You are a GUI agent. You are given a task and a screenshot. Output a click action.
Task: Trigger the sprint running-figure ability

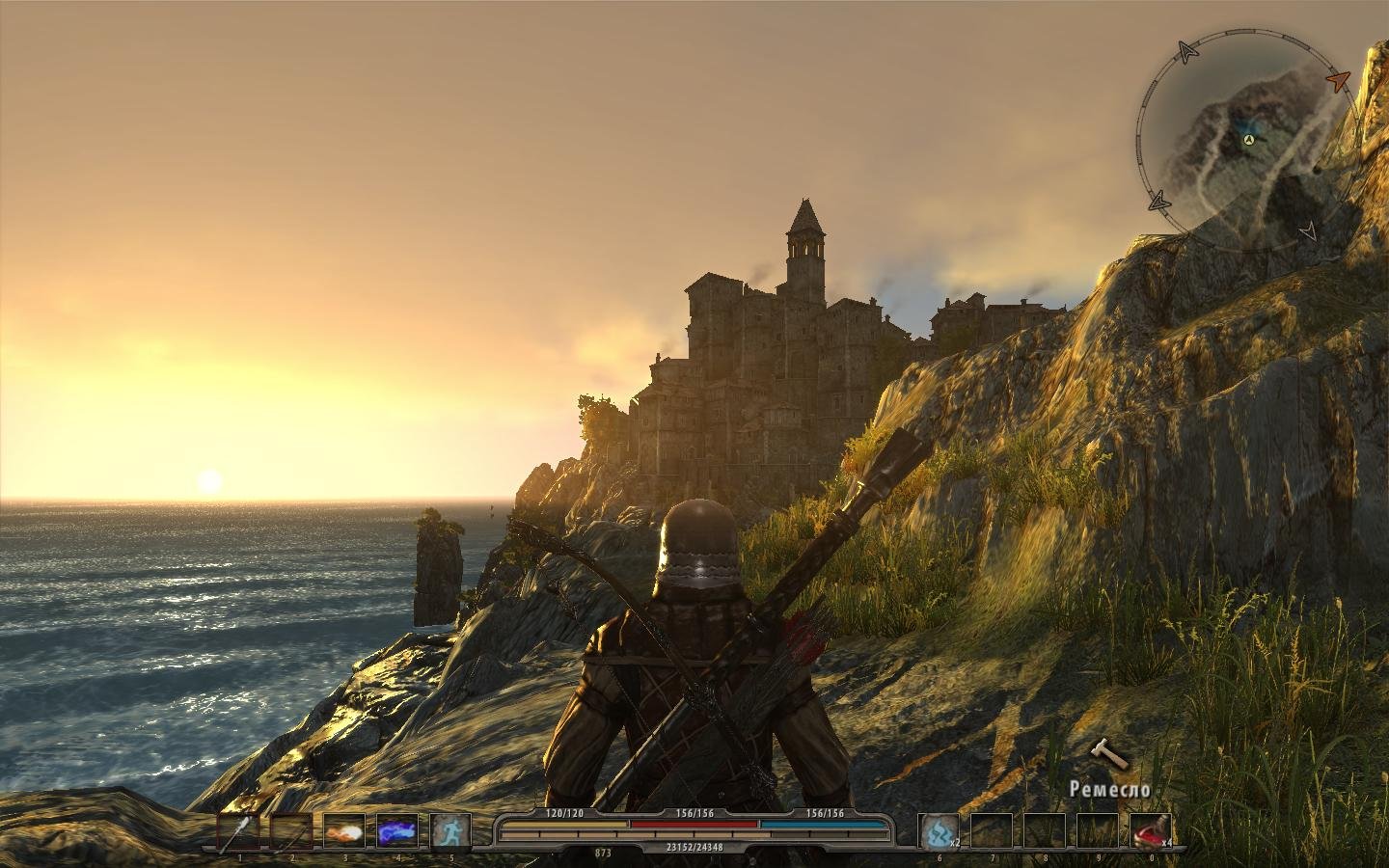pyautogui.click(x=450, y=831)
